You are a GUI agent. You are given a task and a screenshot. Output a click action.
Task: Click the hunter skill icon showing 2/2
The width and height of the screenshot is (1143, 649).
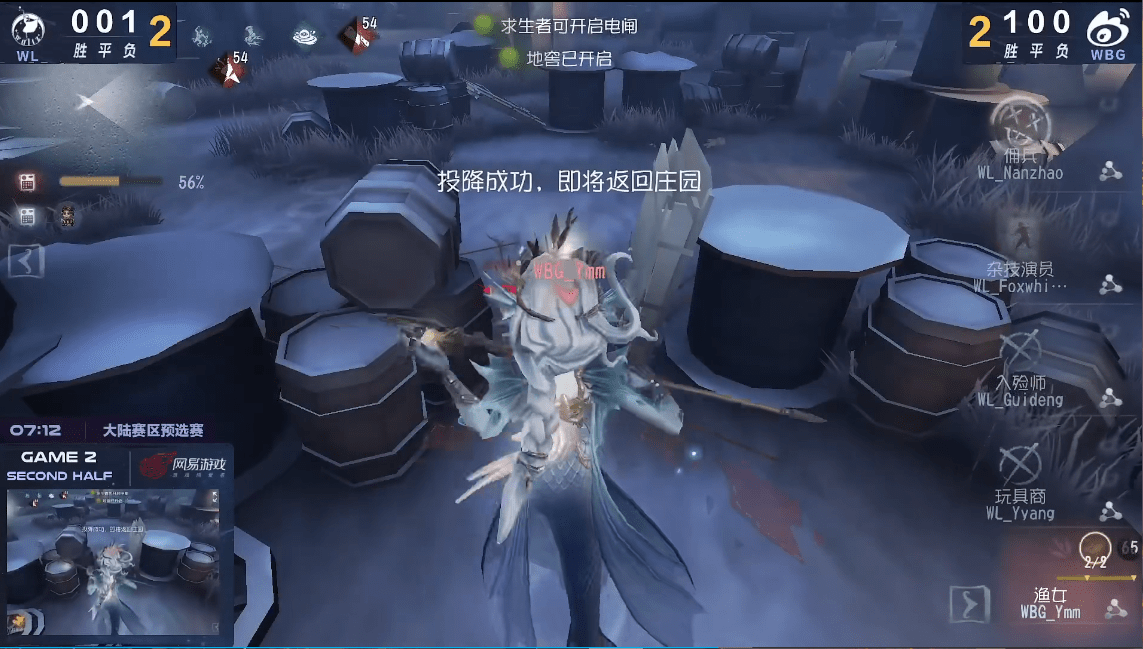pyautogui.click(x=1095, y=547)
